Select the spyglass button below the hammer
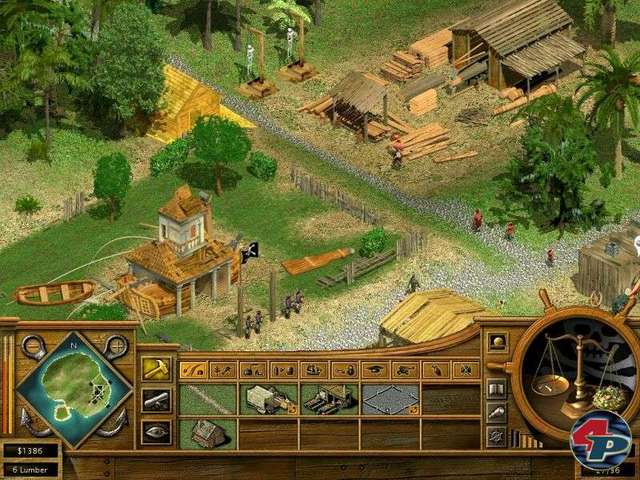 click(155, 400)
